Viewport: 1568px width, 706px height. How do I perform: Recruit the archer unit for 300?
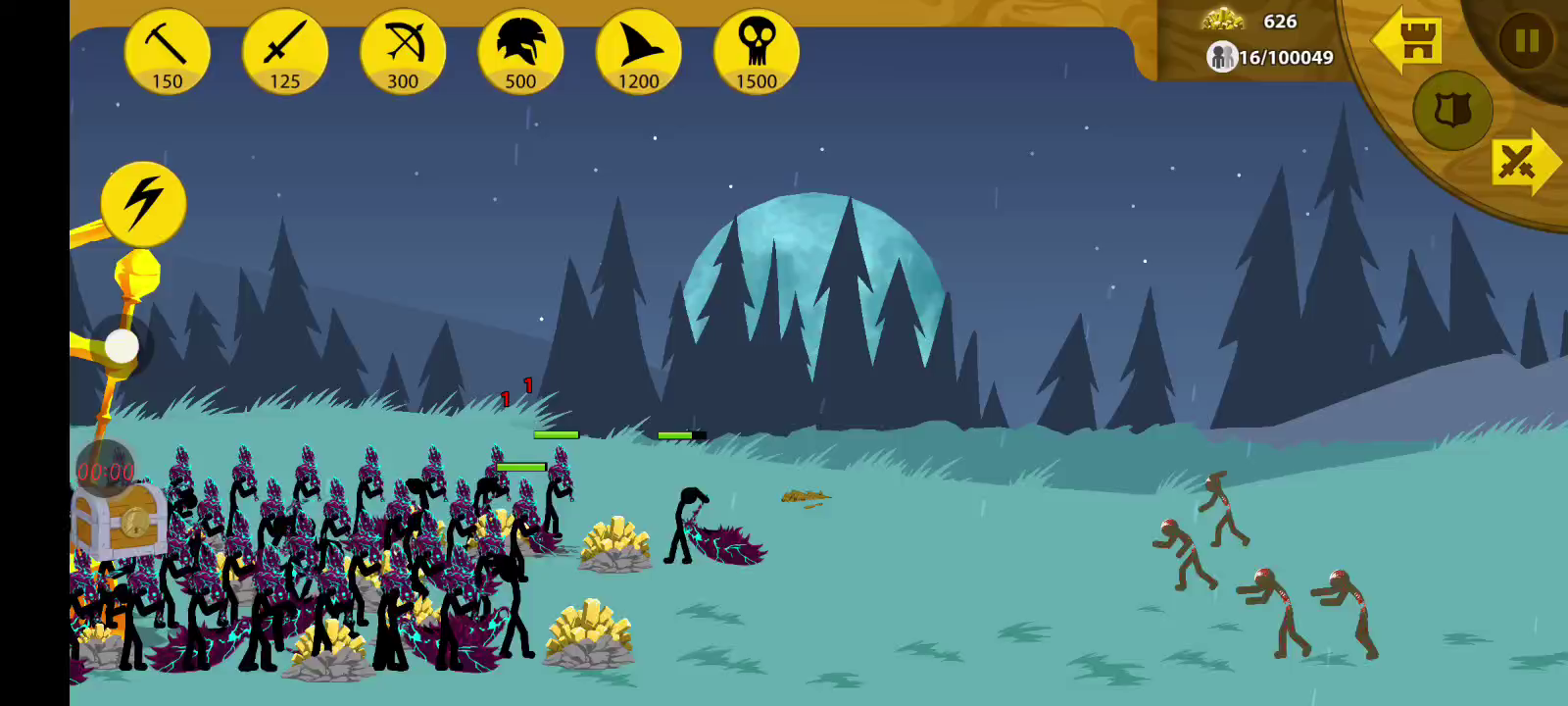[403, 52]
